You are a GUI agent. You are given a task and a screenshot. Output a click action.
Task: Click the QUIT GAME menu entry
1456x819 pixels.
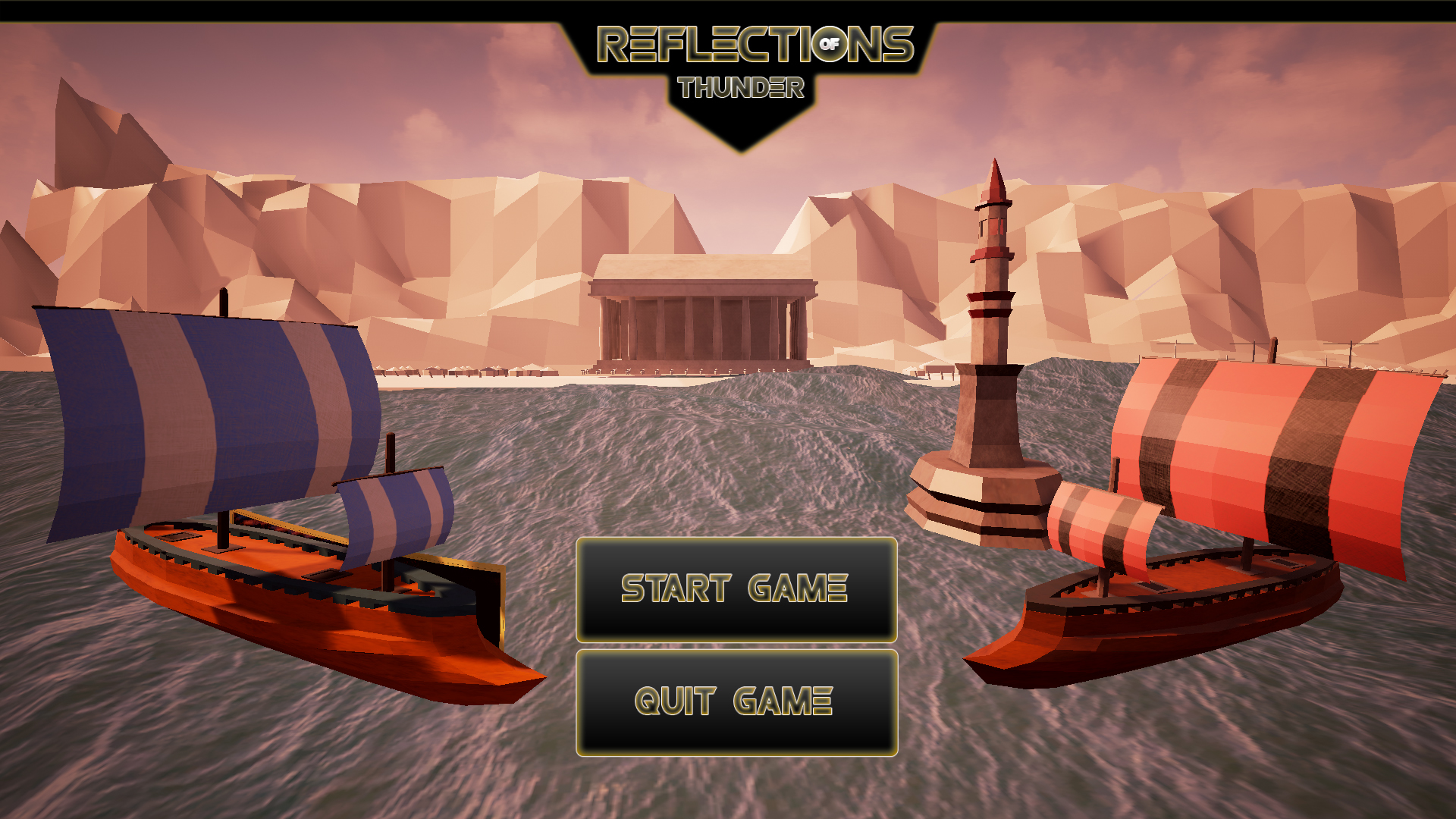[736, 703]
